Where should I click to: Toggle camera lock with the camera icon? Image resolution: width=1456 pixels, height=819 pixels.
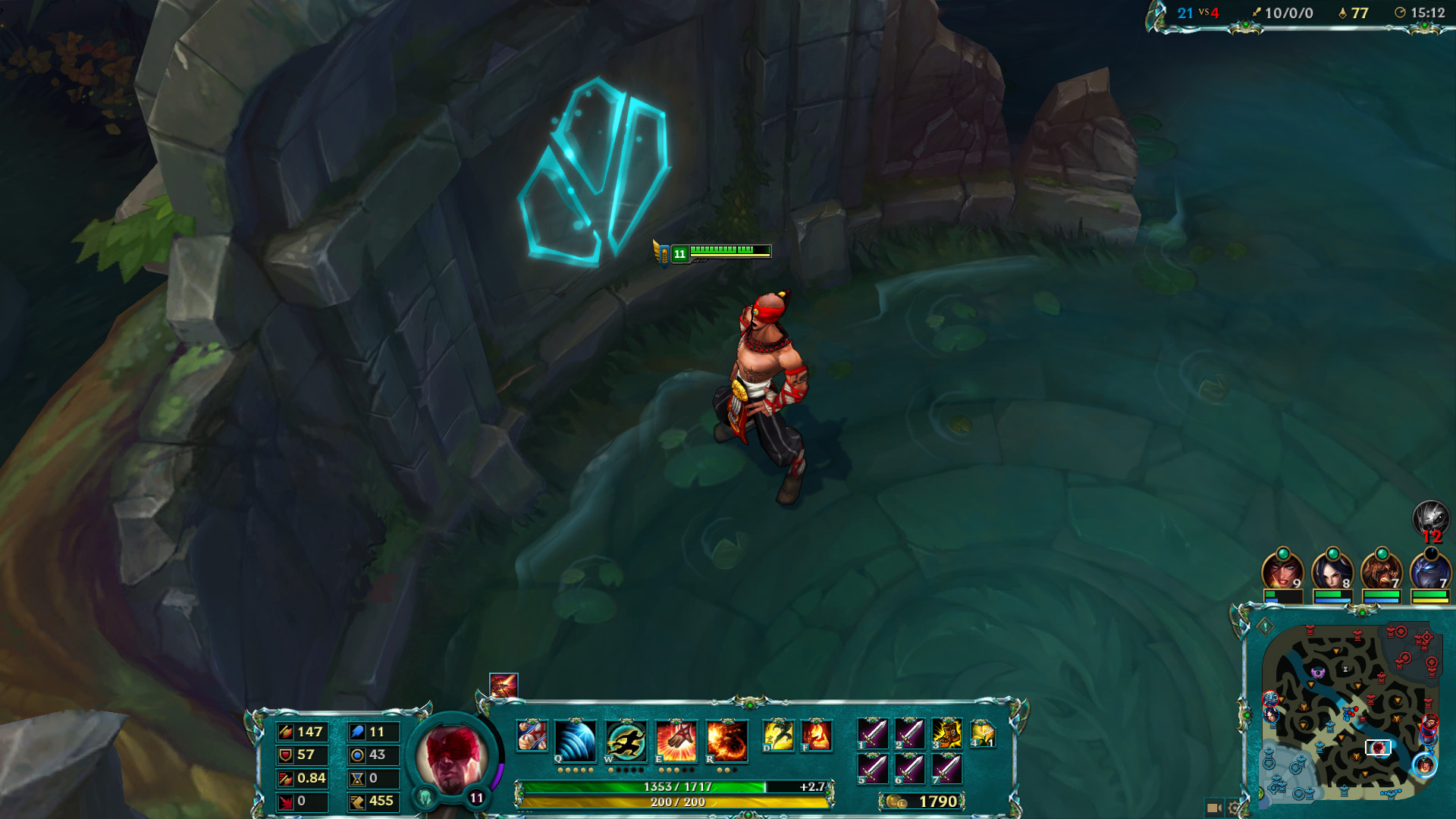click(1214, 807)
